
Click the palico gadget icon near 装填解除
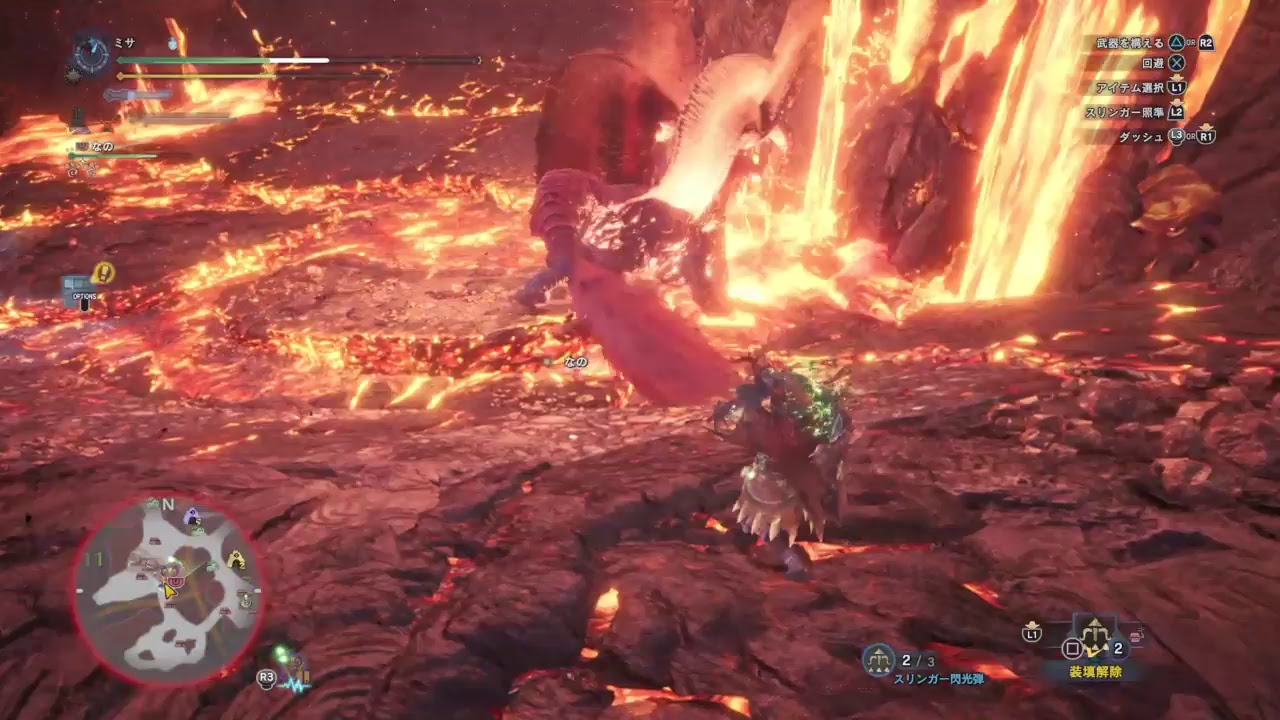tap(1136, 635)
